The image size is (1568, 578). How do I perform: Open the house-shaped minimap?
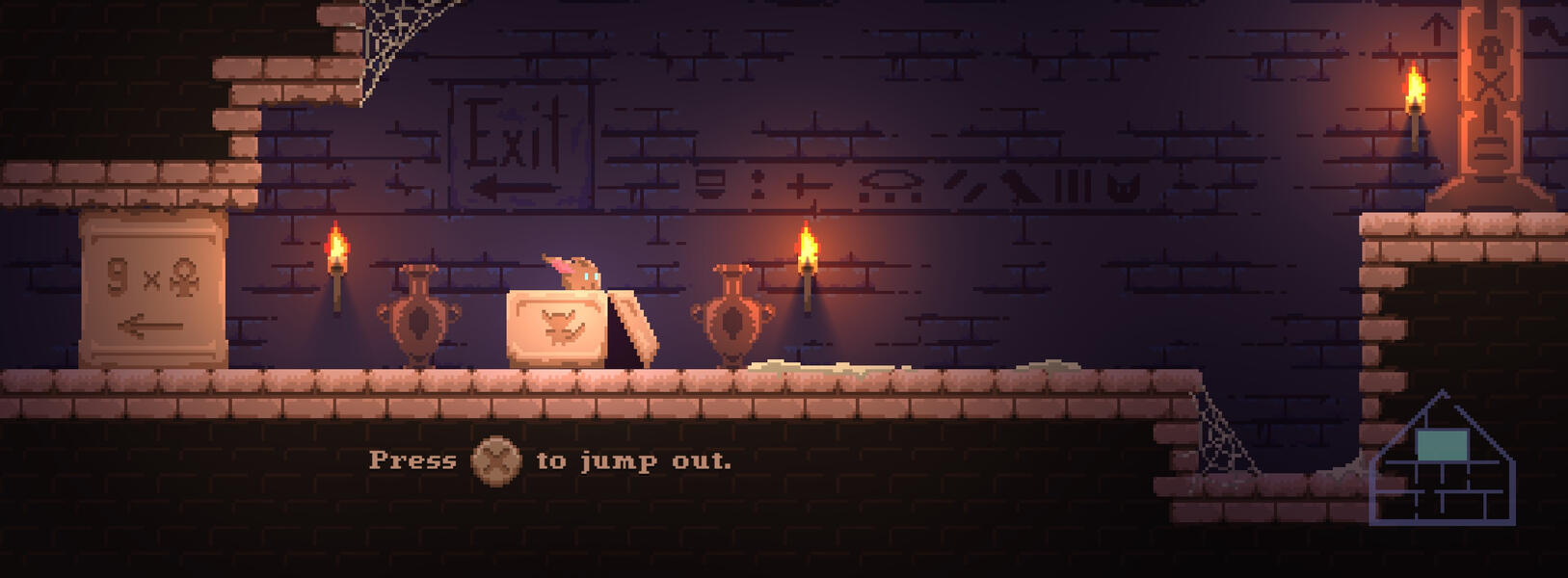tap(1442, 464)
